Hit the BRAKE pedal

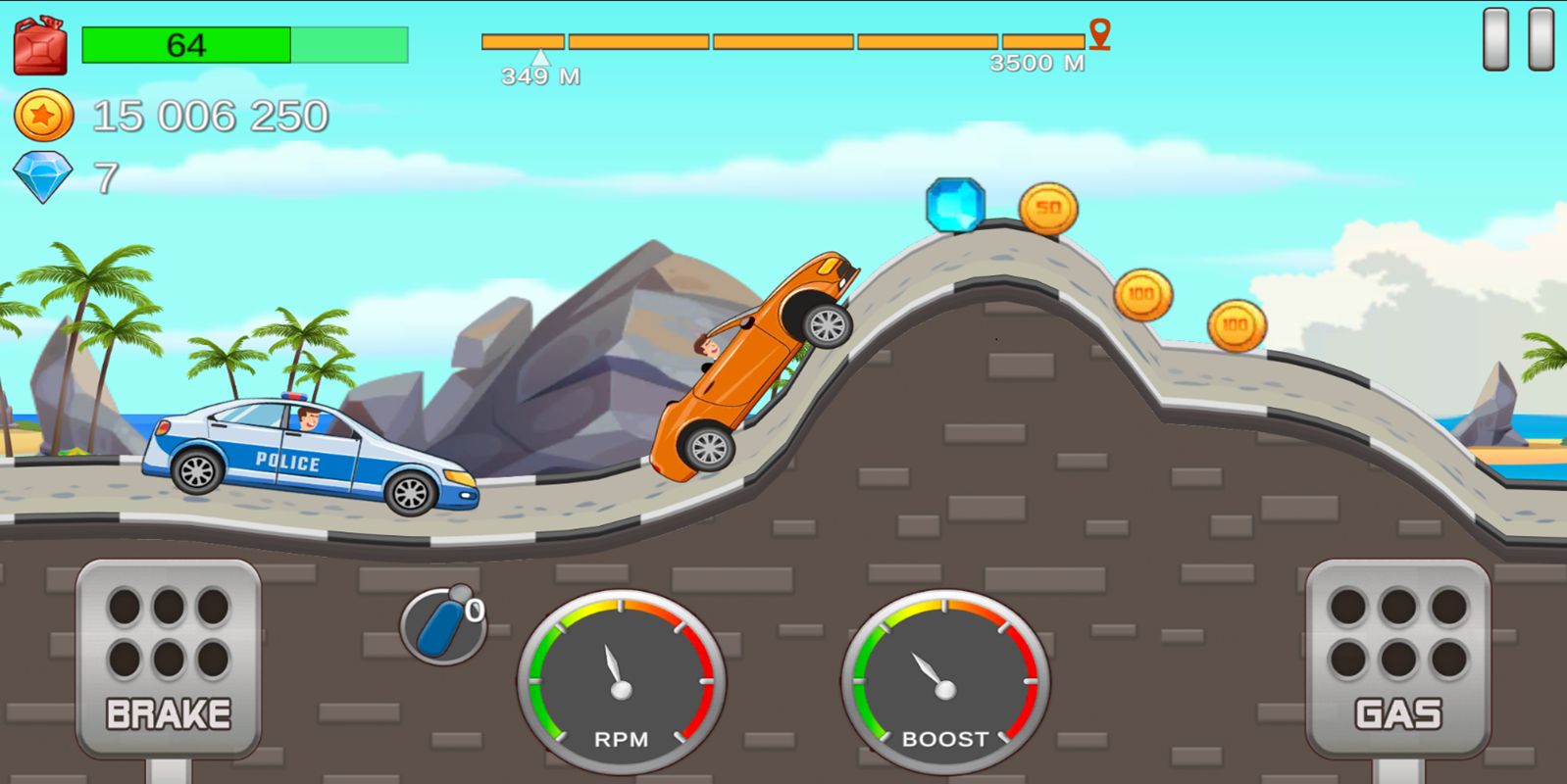coord(168,658)
